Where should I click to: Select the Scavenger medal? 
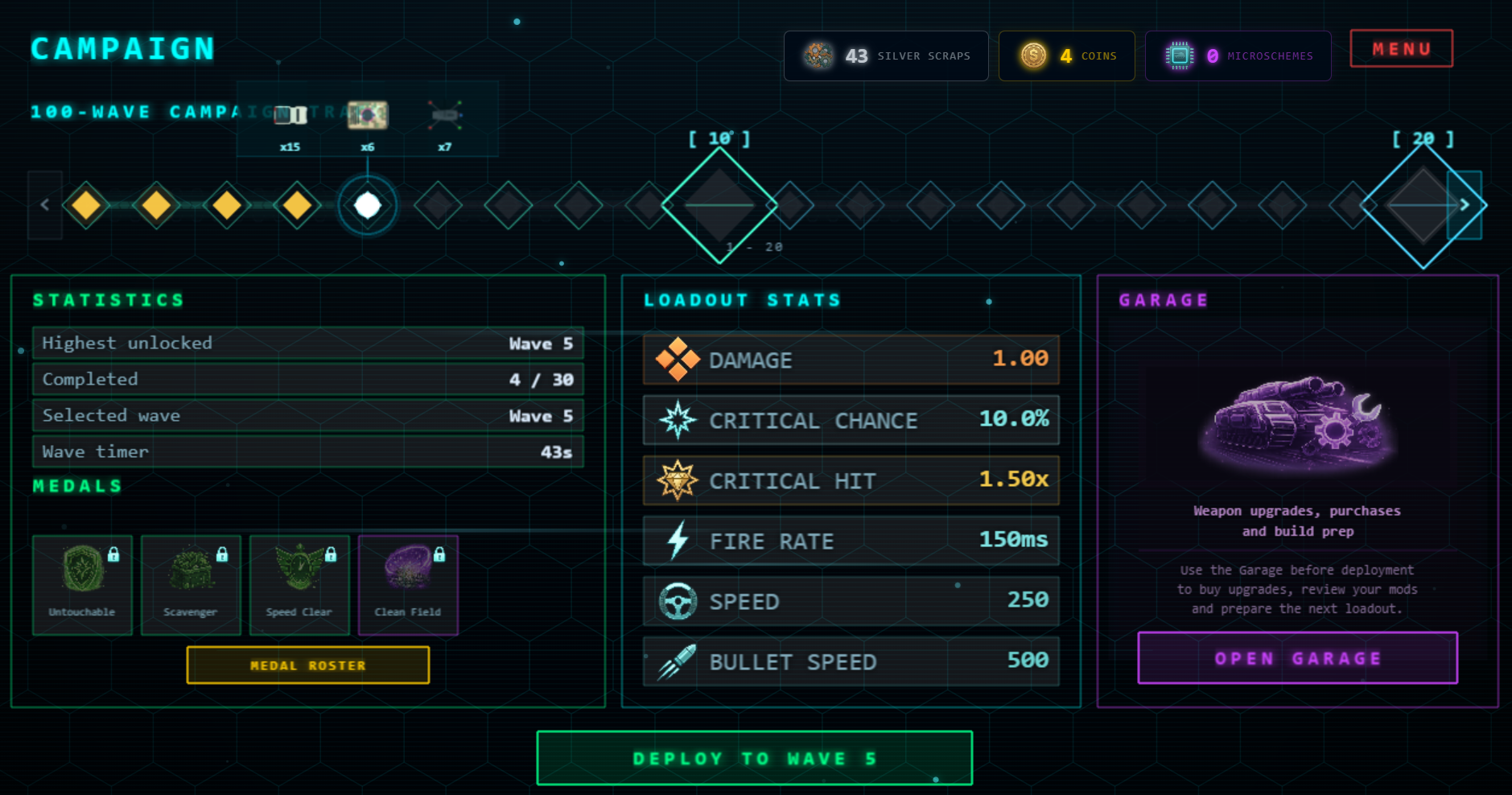tap(191, 585)
